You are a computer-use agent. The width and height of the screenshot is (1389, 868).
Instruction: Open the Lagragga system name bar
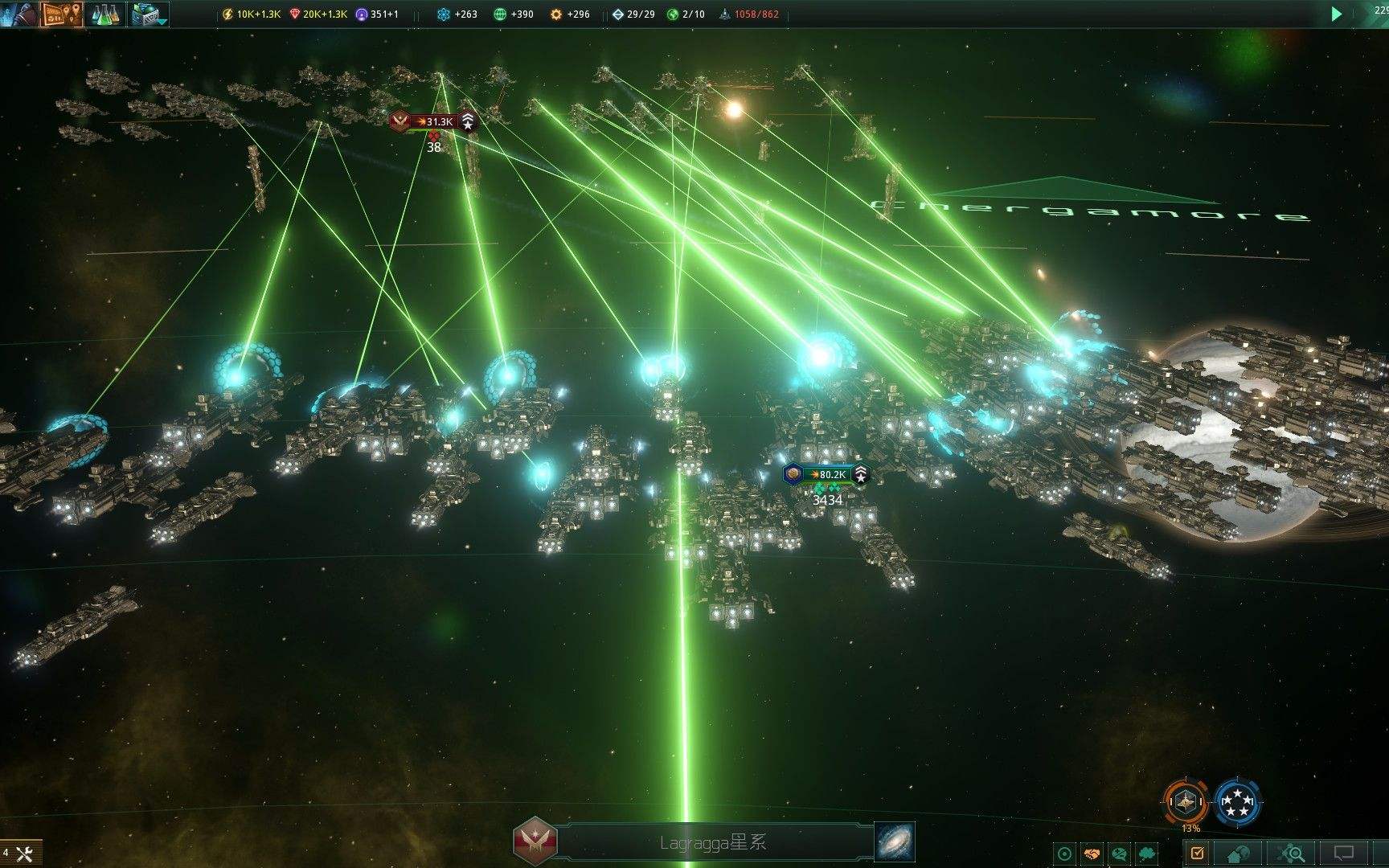pos(713,842)
